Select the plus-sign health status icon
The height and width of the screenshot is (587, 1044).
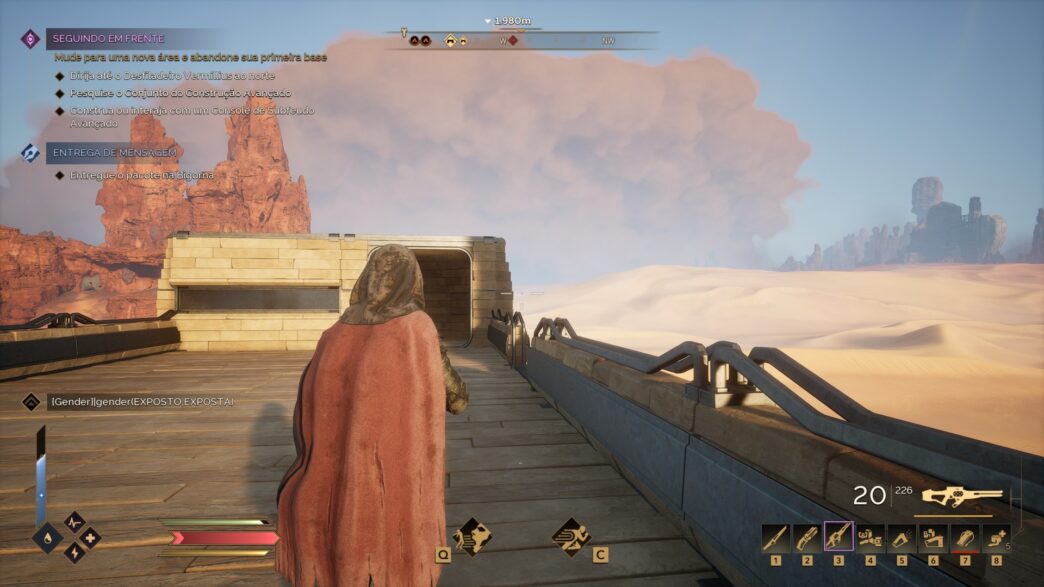click(90, 538)
